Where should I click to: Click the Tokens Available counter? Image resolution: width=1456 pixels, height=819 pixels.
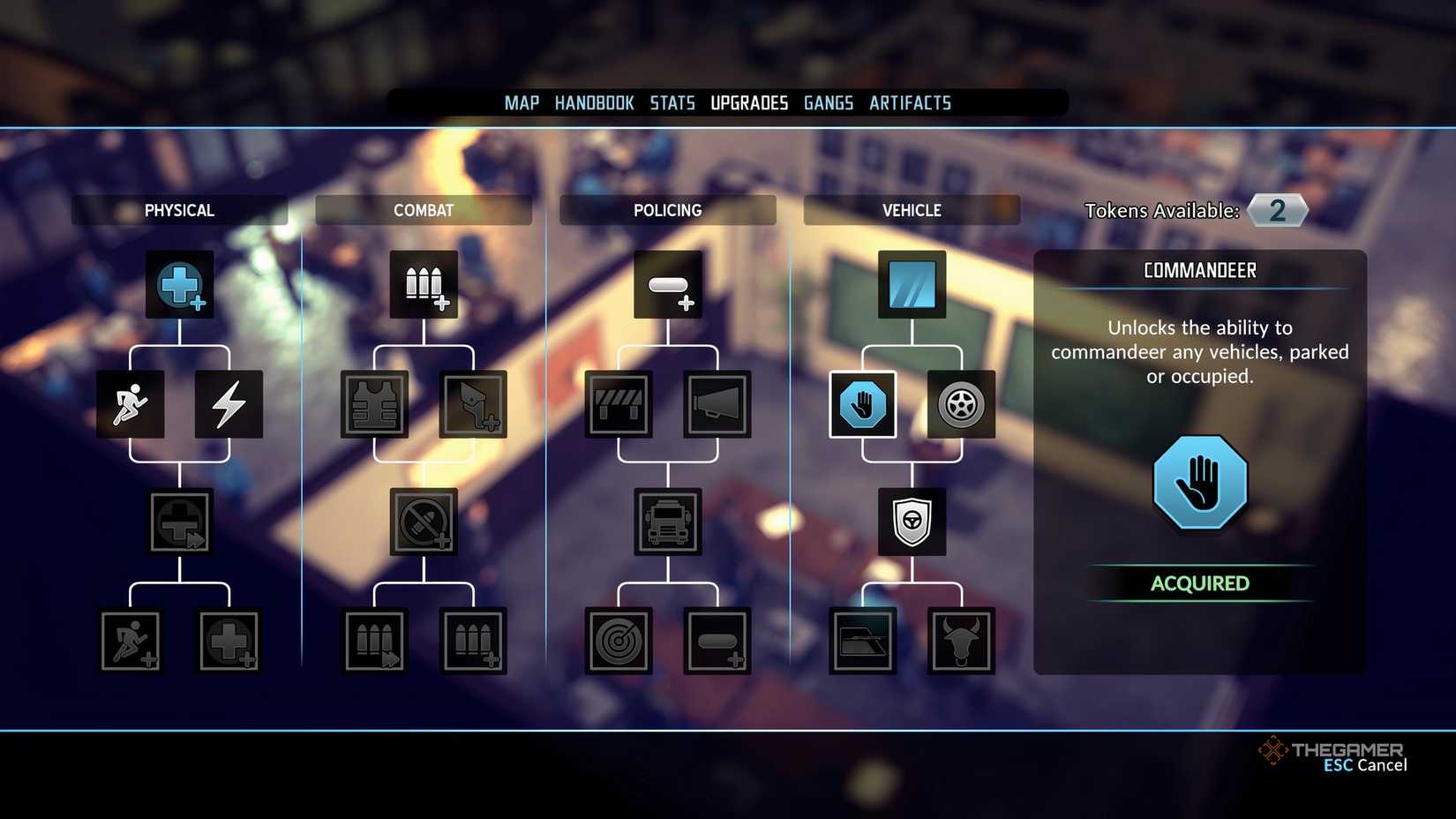(x=1277, y=210)
